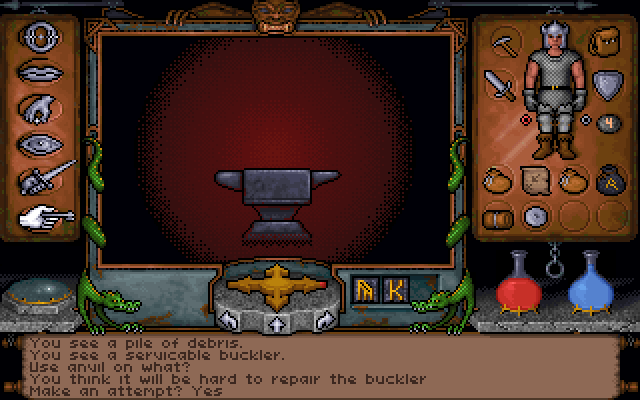
Task: Activate the Look command eye icon
Action: point(36,143)
